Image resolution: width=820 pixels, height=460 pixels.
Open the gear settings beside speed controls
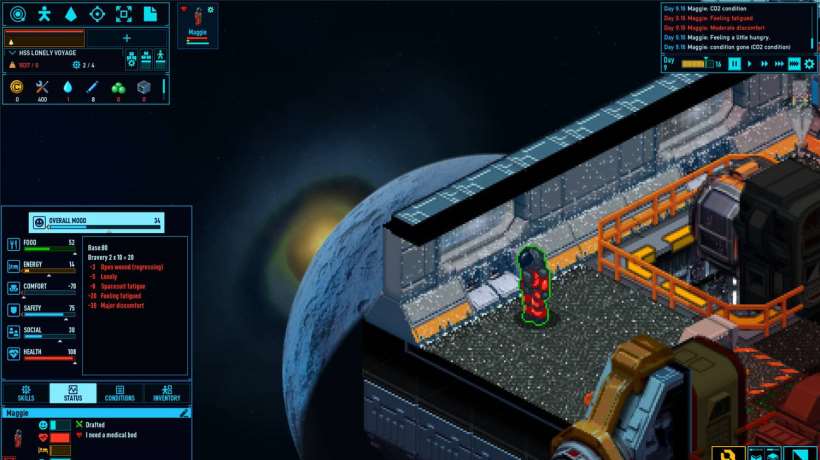tap(809, 64)
